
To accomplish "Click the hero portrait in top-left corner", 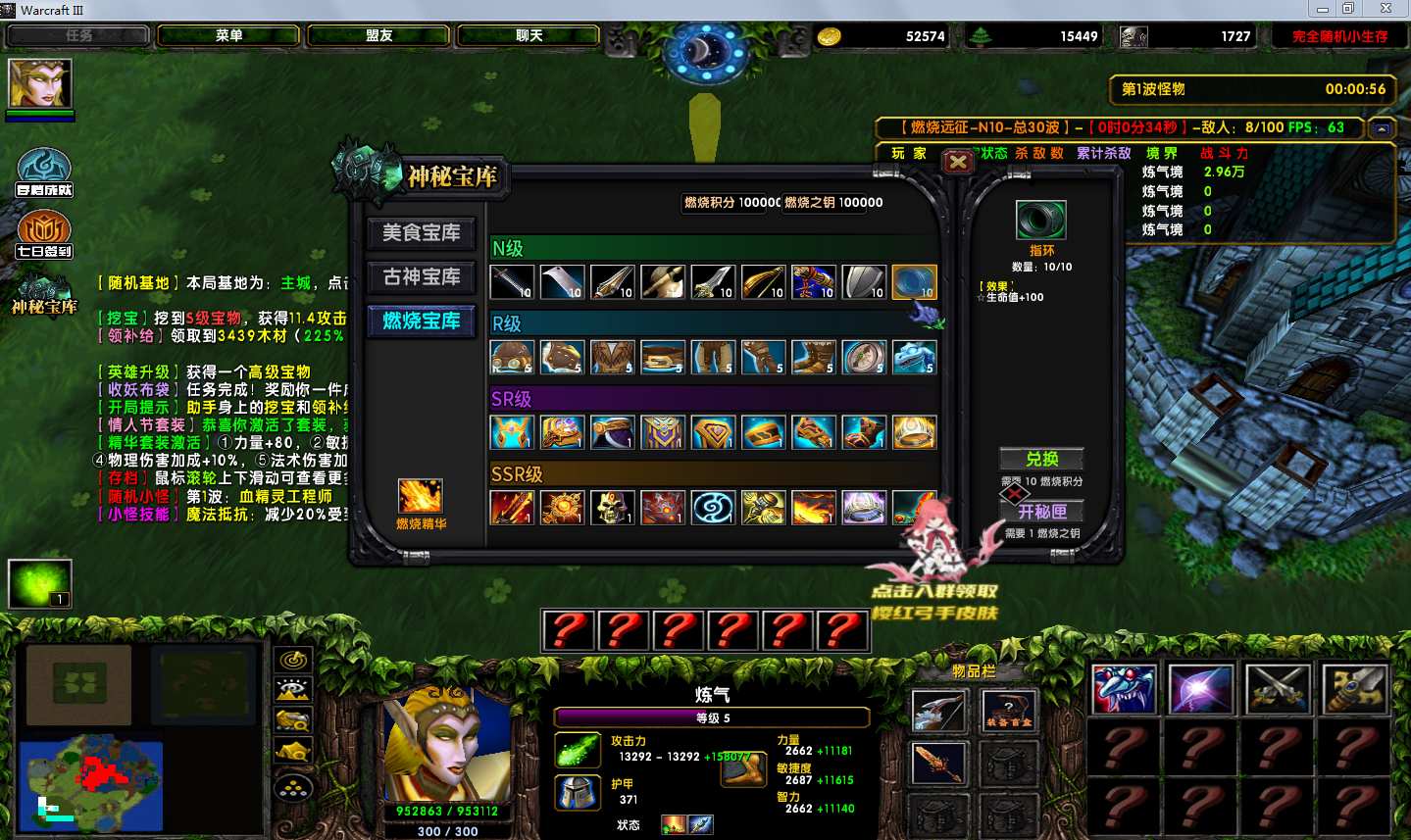I will click(x=40, y=83).
